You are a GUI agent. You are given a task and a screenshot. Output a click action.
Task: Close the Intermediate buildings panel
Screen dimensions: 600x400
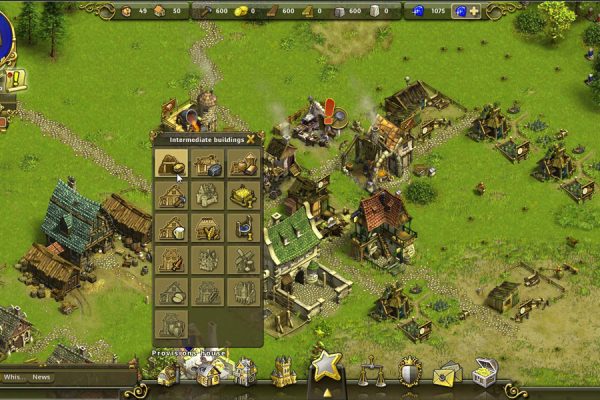(250, 139)
